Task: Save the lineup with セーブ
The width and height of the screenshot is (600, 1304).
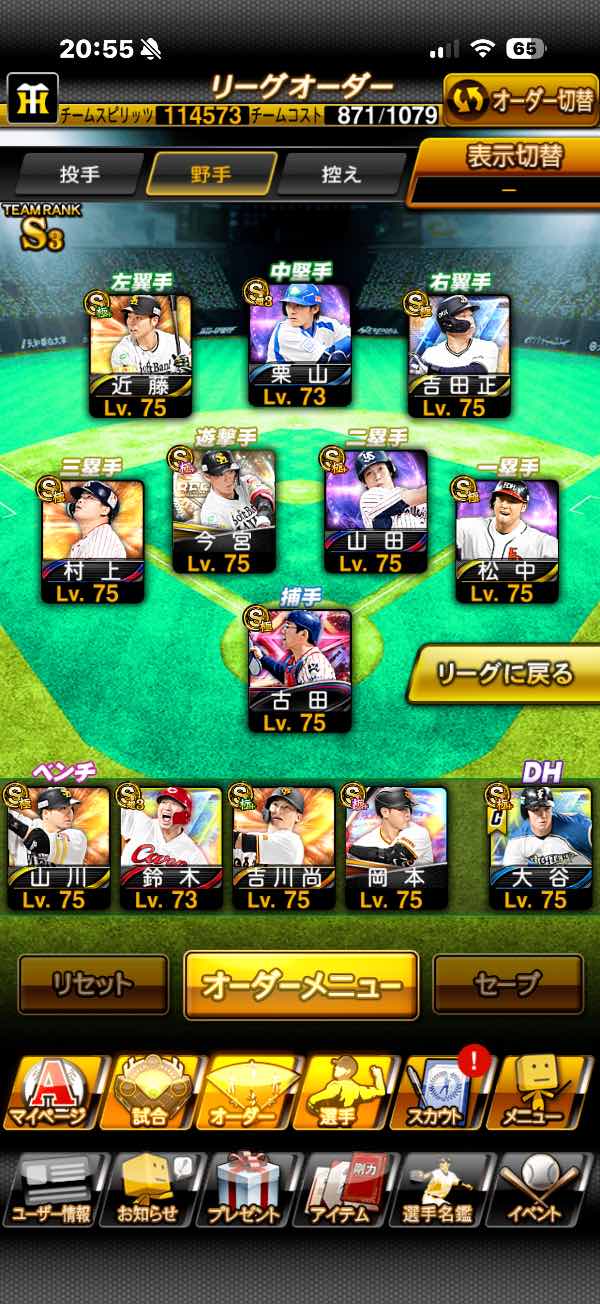Action: click(x=507, y=985)
